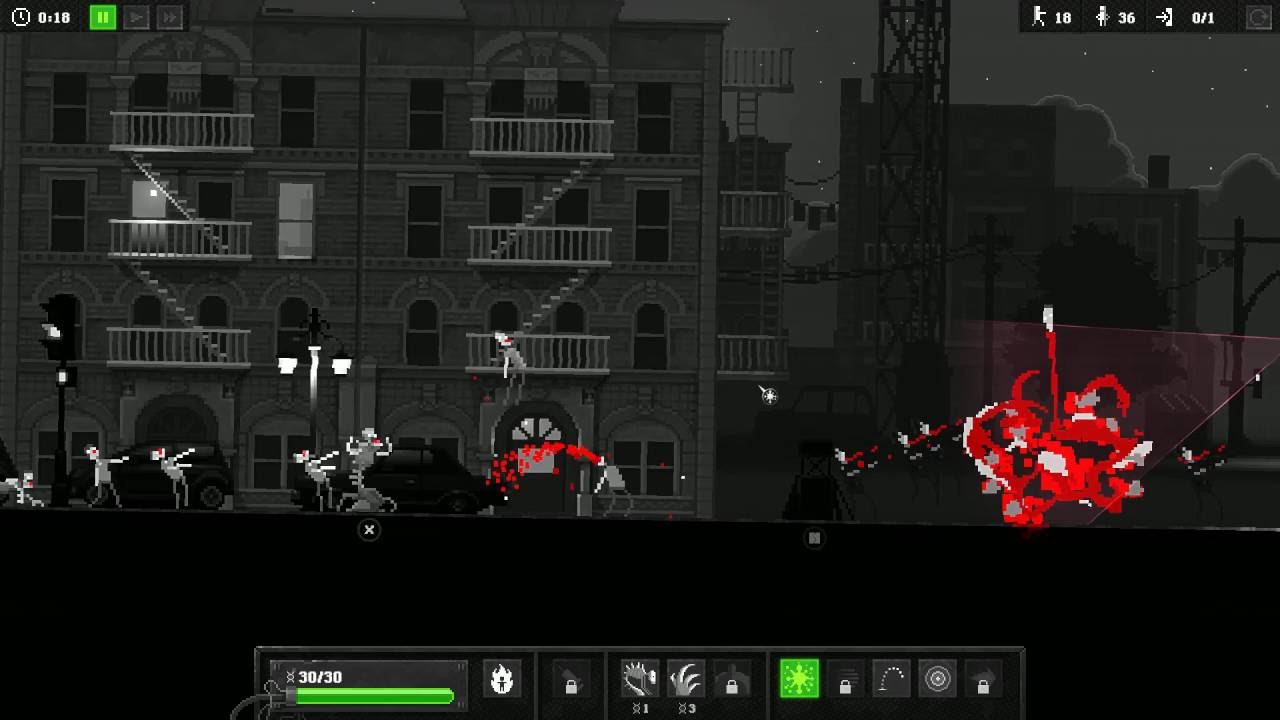Choose the concentric circles target ability
Screen dimensions: 1280x720
point(938,679)
